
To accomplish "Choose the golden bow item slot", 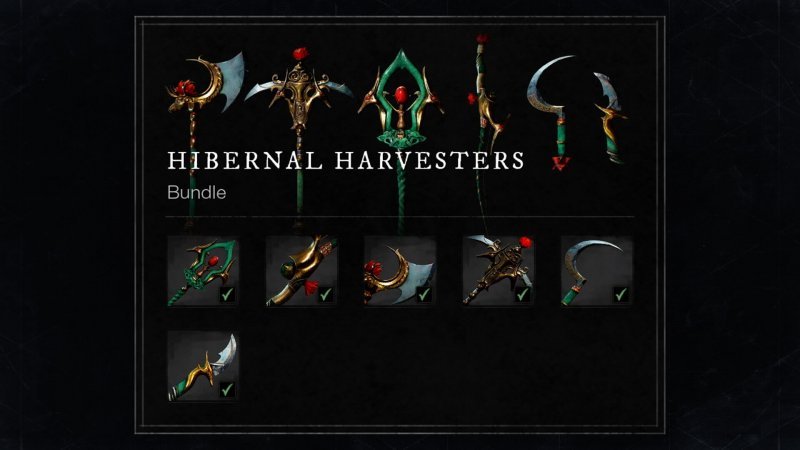I will click(301, 271).
